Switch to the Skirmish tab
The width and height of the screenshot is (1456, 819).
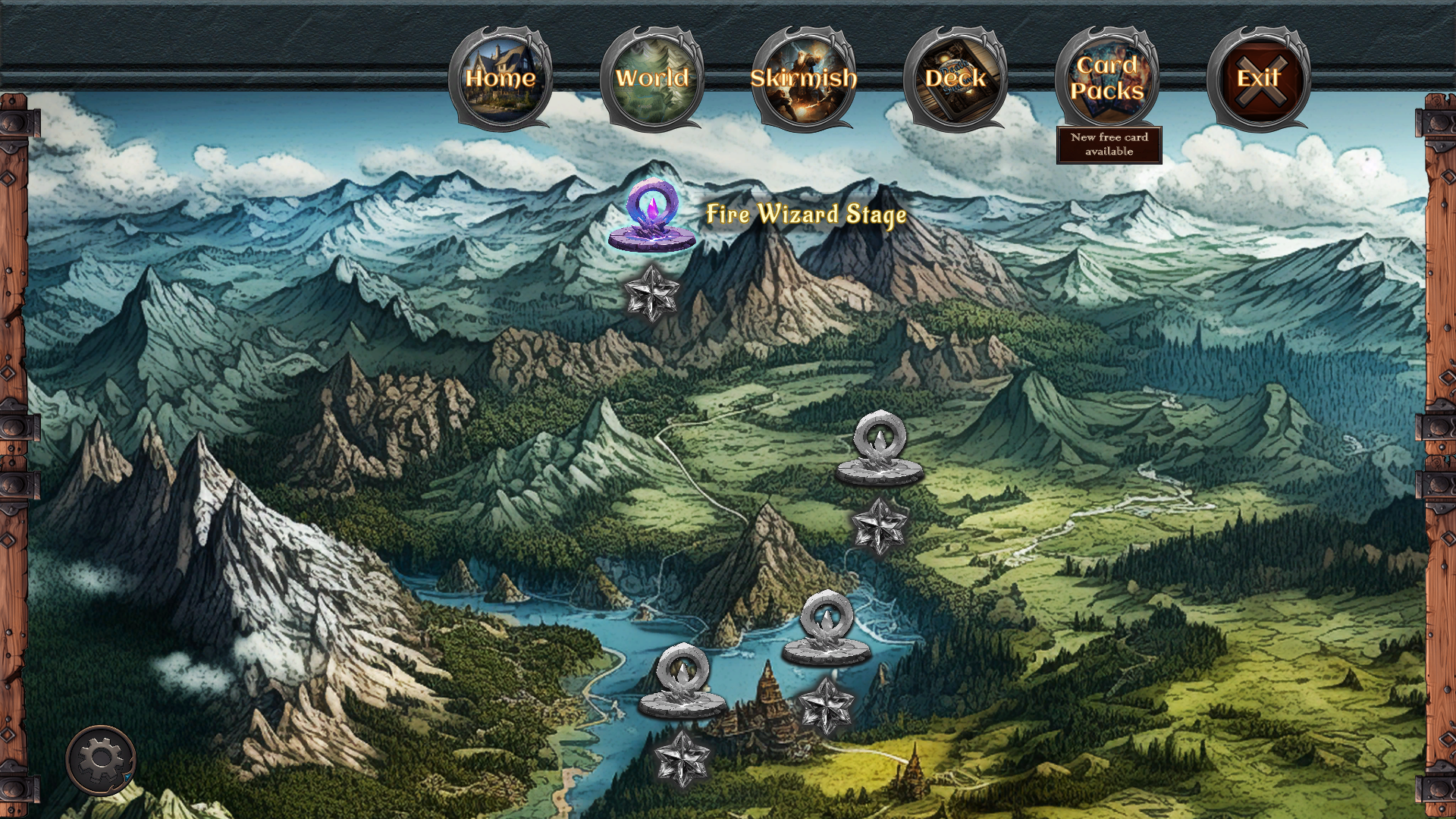pos(805,76)
